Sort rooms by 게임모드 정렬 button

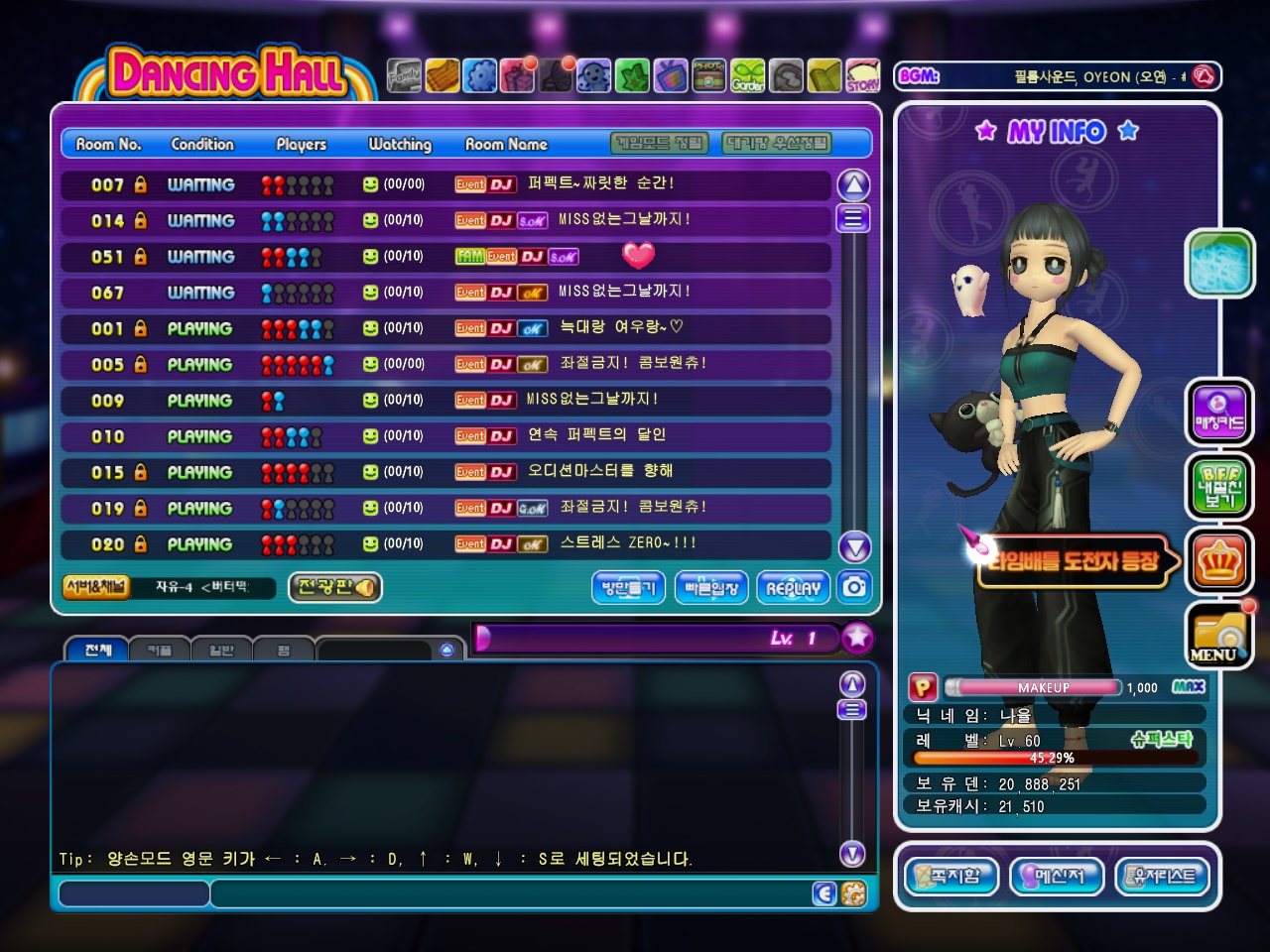coord(659,144)
